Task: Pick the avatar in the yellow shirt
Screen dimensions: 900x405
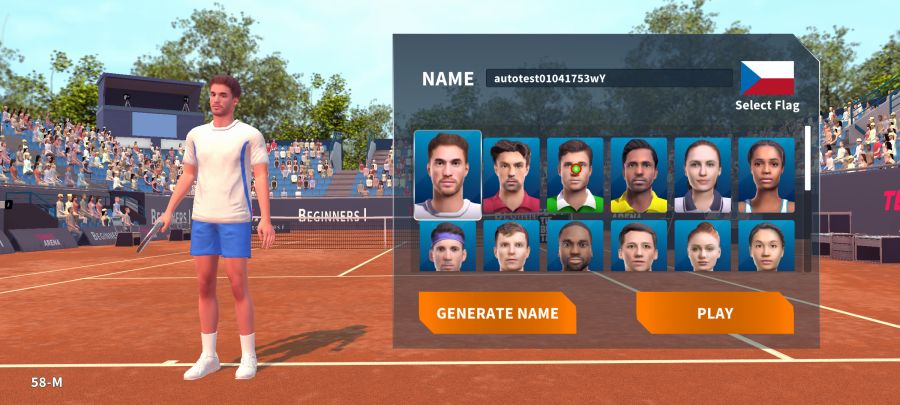Action: [x=639, y=176]
